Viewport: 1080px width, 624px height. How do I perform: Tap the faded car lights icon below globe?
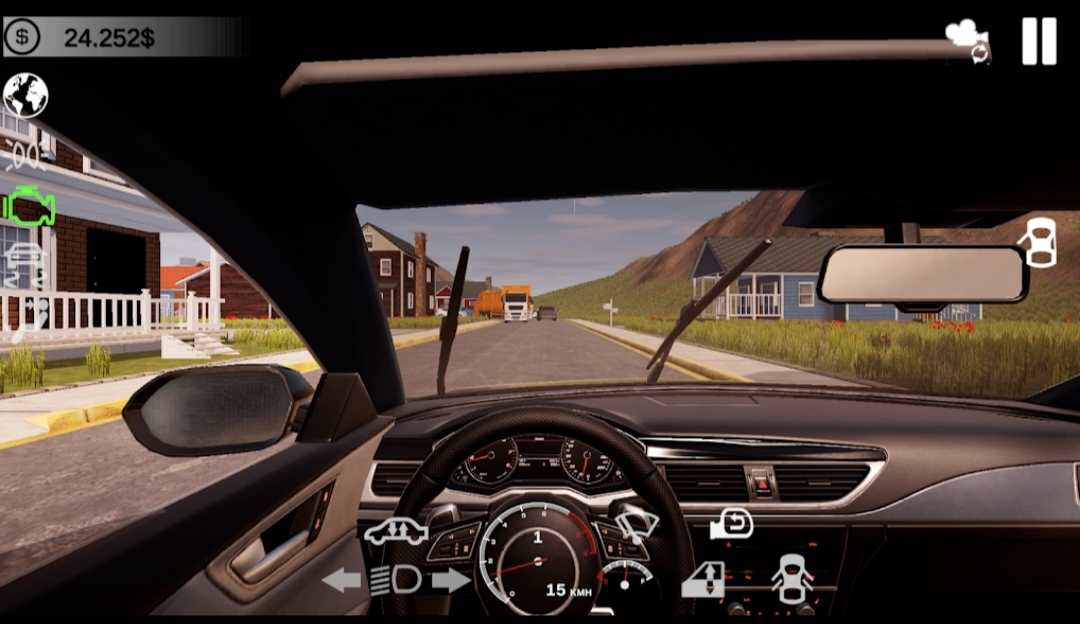click(27, 154)
